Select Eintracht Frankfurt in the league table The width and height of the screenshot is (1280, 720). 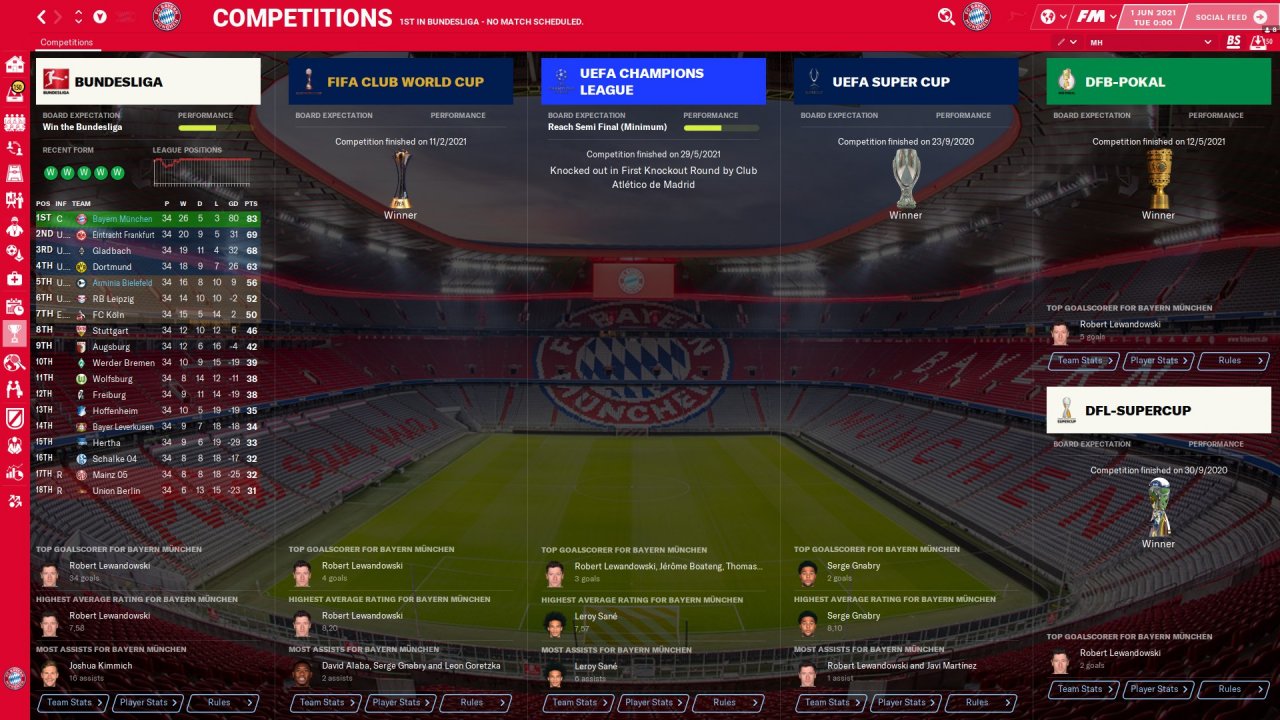coord(123,235)
